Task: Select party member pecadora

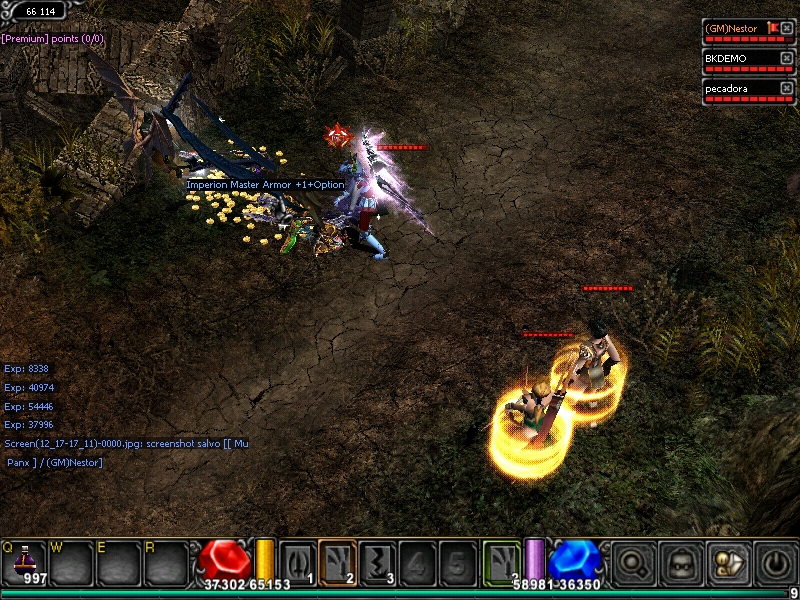Action: (x=733, y=89)
